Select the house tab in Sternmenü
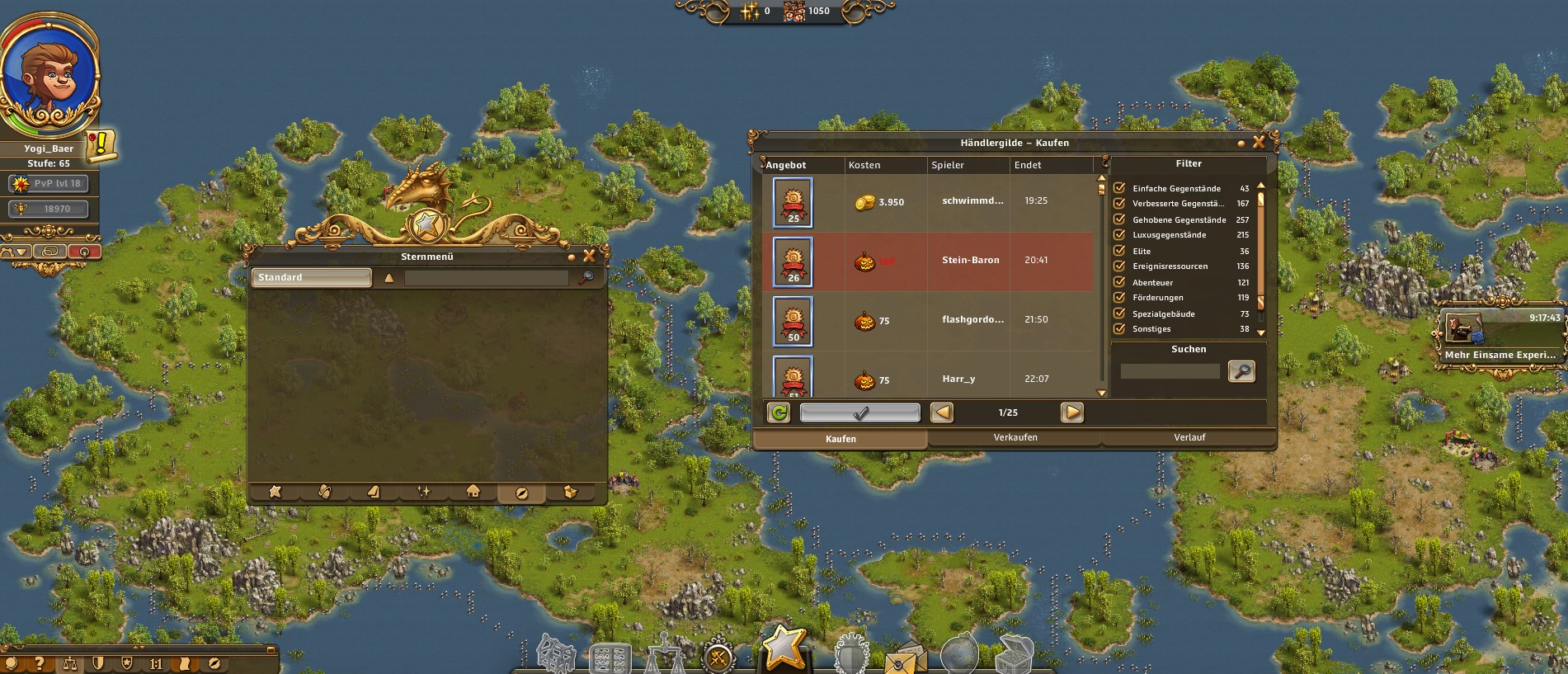The width and height of the screenshot is (1568, 674). (473, 492)
